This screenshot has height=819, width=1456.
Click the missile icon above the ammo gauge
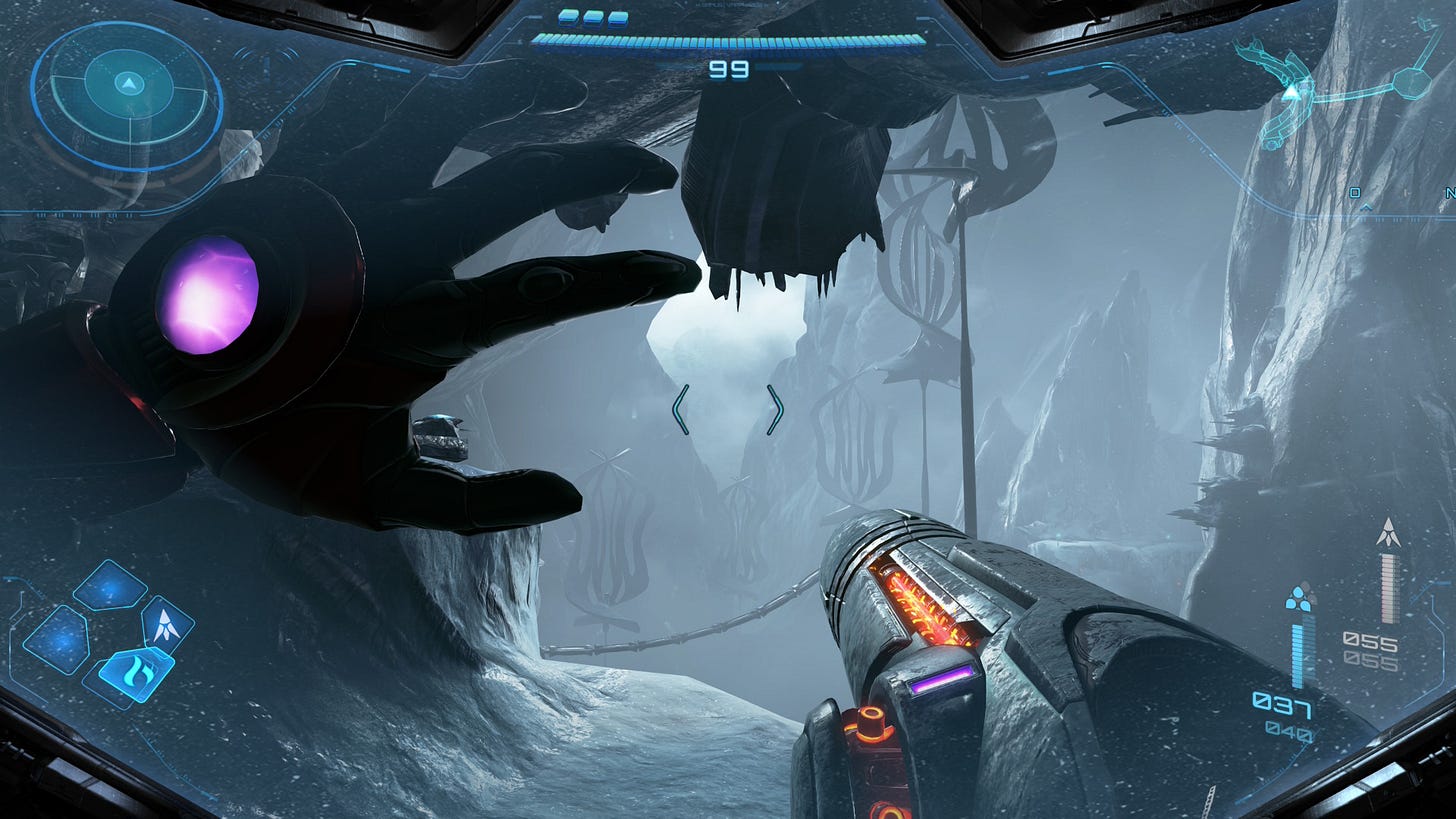point(1387,534)
